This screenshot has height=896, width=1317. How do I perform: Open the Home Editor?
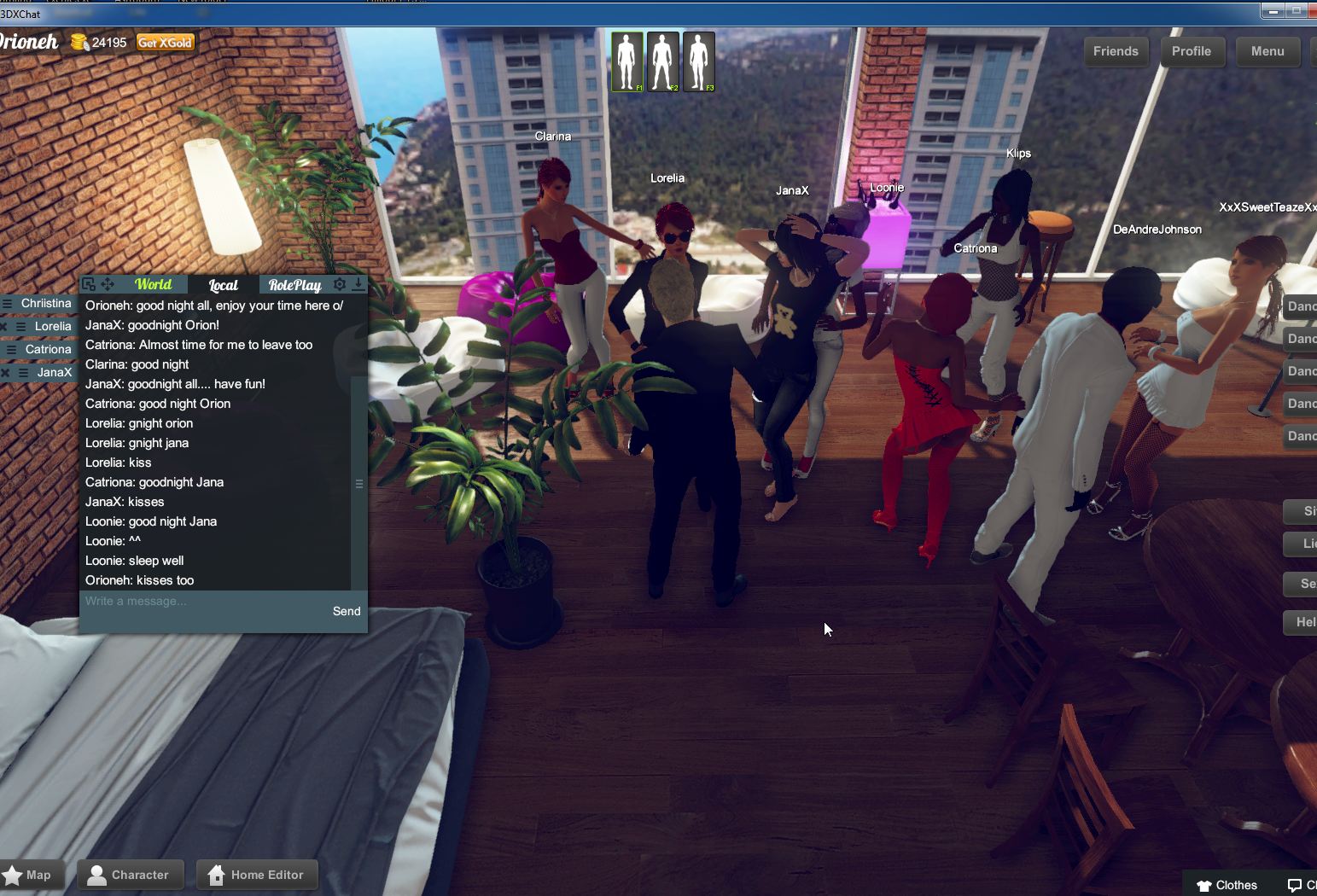click(x=257, y=874)
